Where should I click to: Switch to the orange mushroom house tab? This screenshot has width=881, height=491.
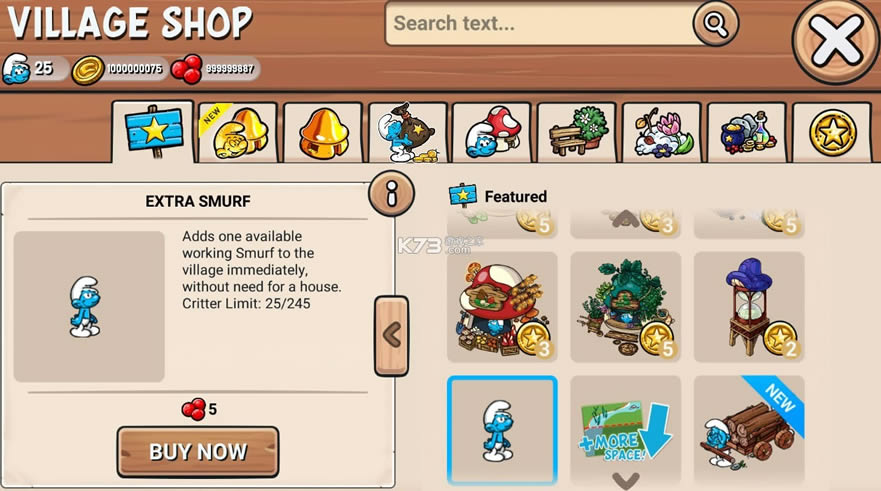[321, 134]
